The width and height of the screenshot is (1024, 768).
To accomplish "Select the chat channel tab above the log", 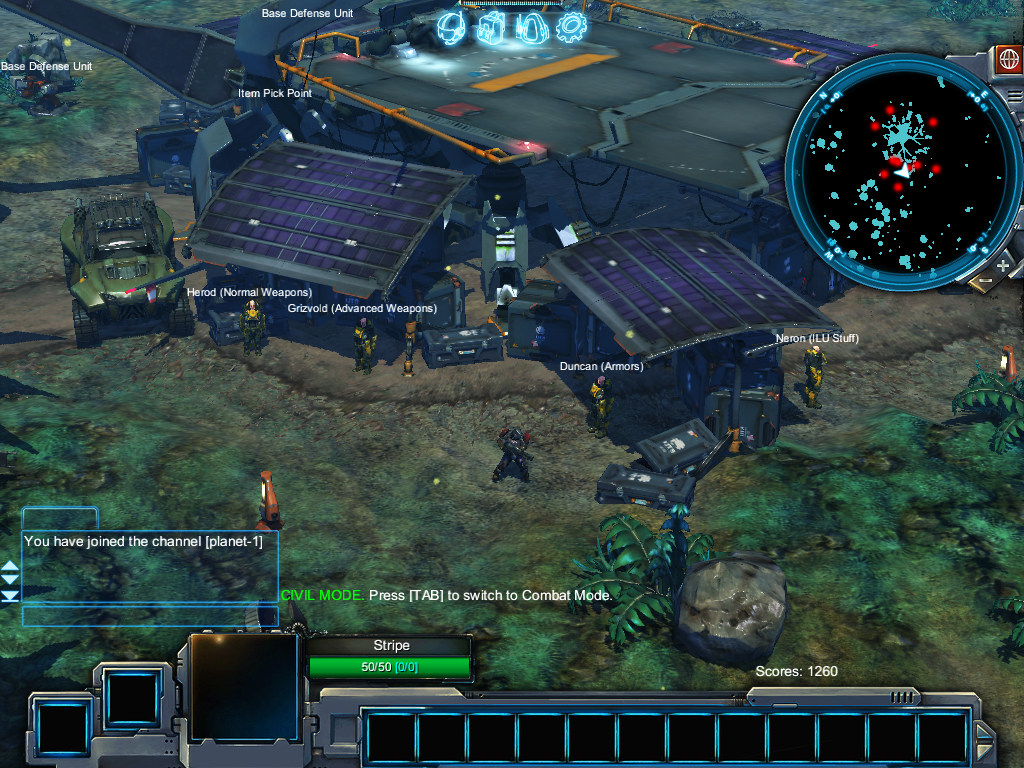I will pyautogui.click(x=60, y=518).
